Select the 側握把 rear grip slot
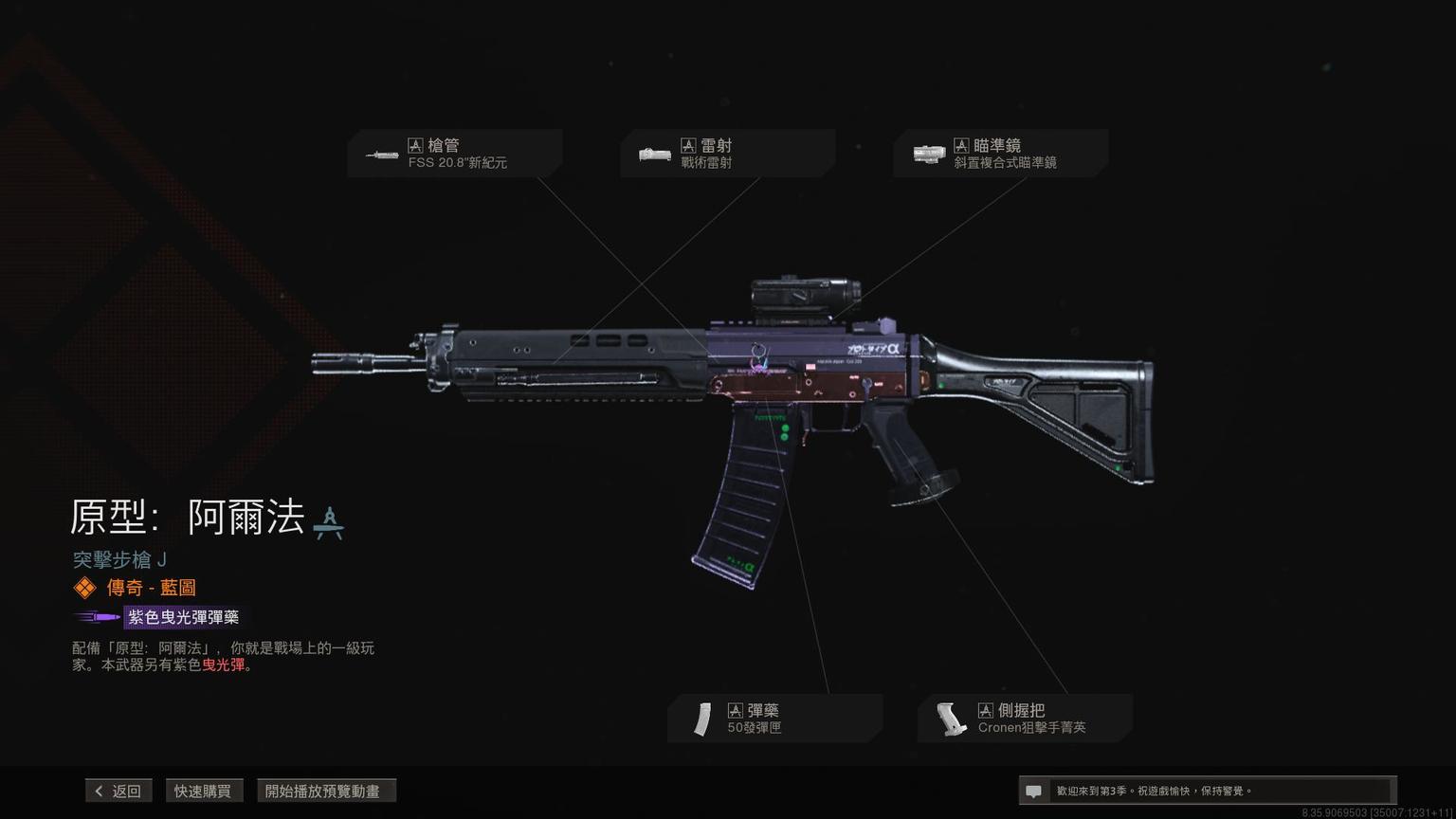This screenshot has width=1456, height=819. [1025, 719]
